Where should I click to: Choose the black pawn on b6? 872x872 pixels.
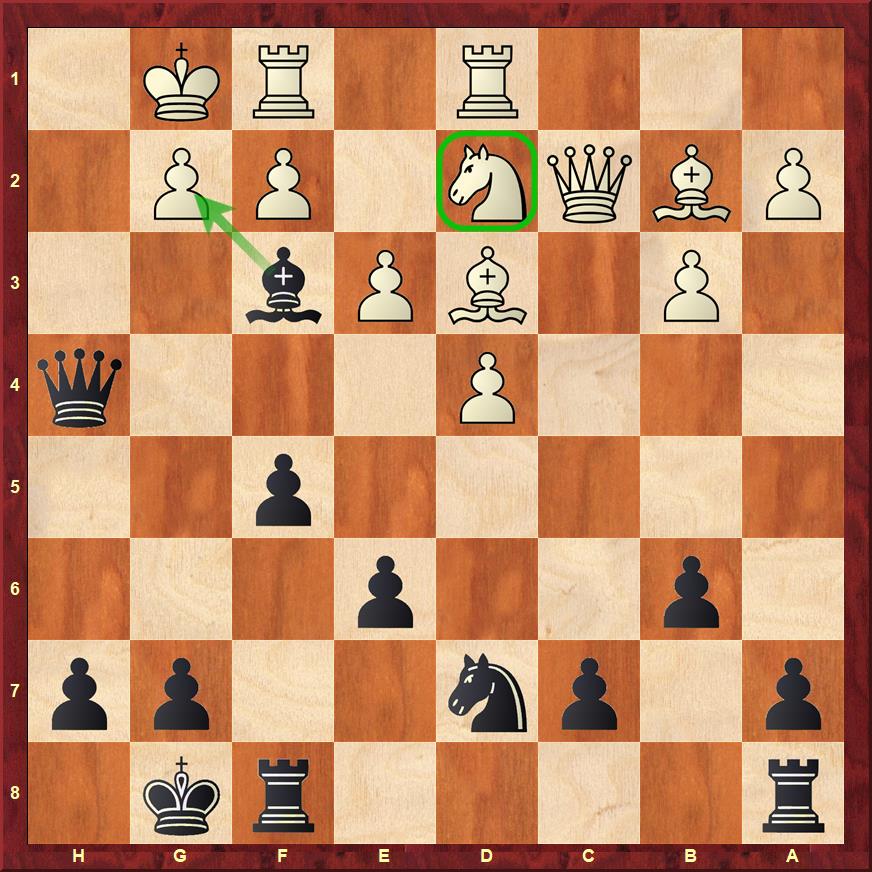[x=691, y=591]
